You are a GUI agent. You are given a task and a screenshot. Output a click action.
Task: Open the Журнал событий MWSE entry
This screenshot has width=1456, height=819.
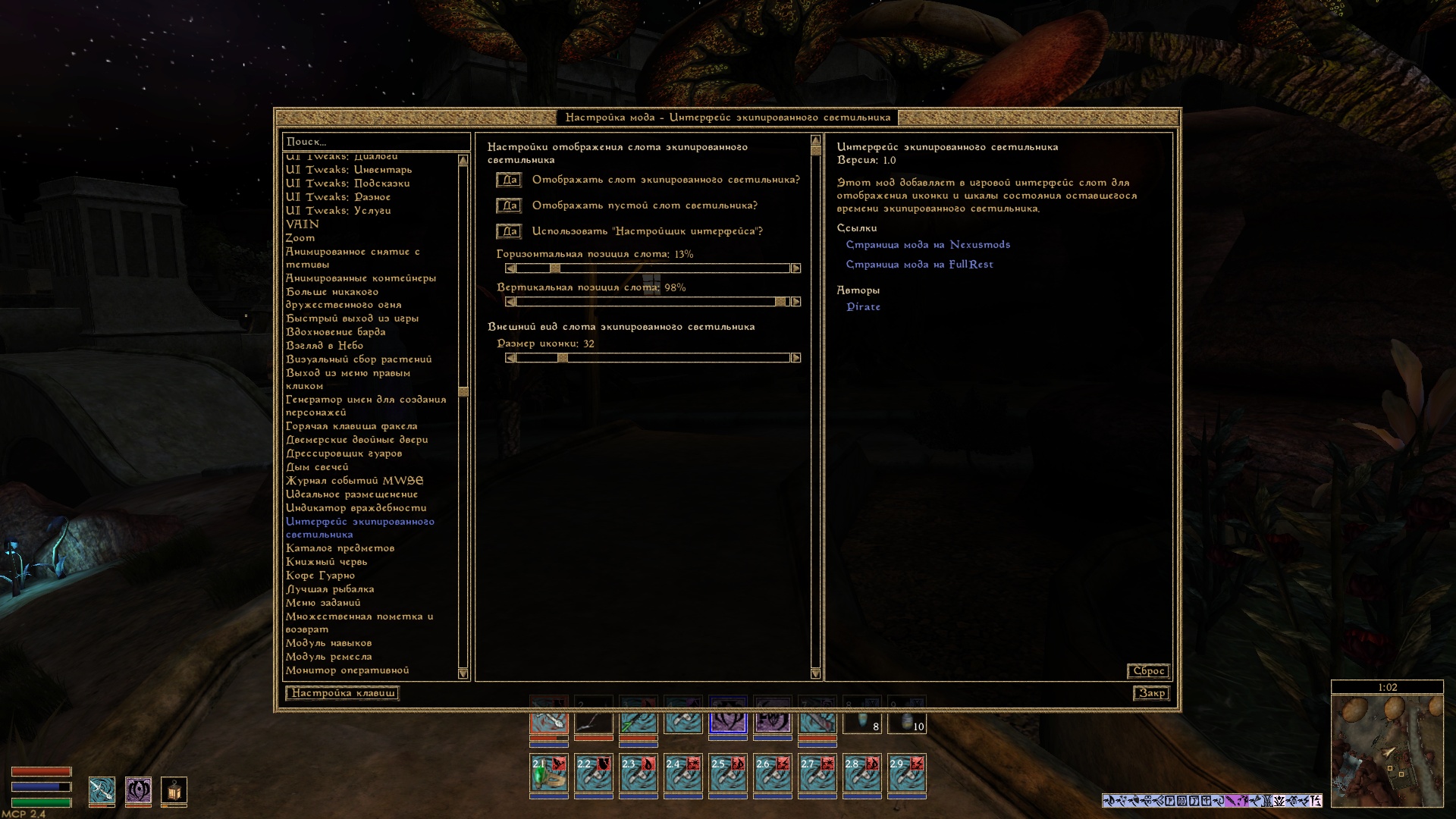click(x=354, y=481)
